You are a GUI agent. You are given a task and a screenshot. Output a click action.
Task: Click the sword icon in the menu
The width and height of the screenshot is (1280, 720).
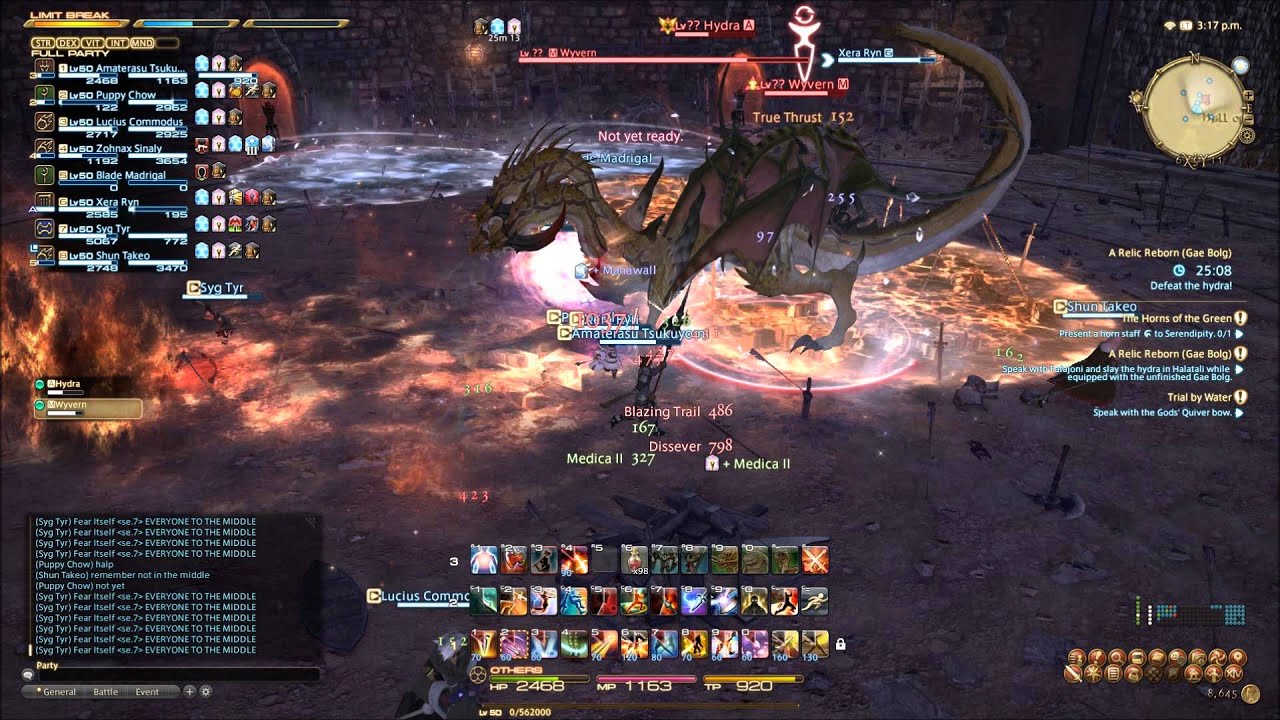[x=1073, y=673]
